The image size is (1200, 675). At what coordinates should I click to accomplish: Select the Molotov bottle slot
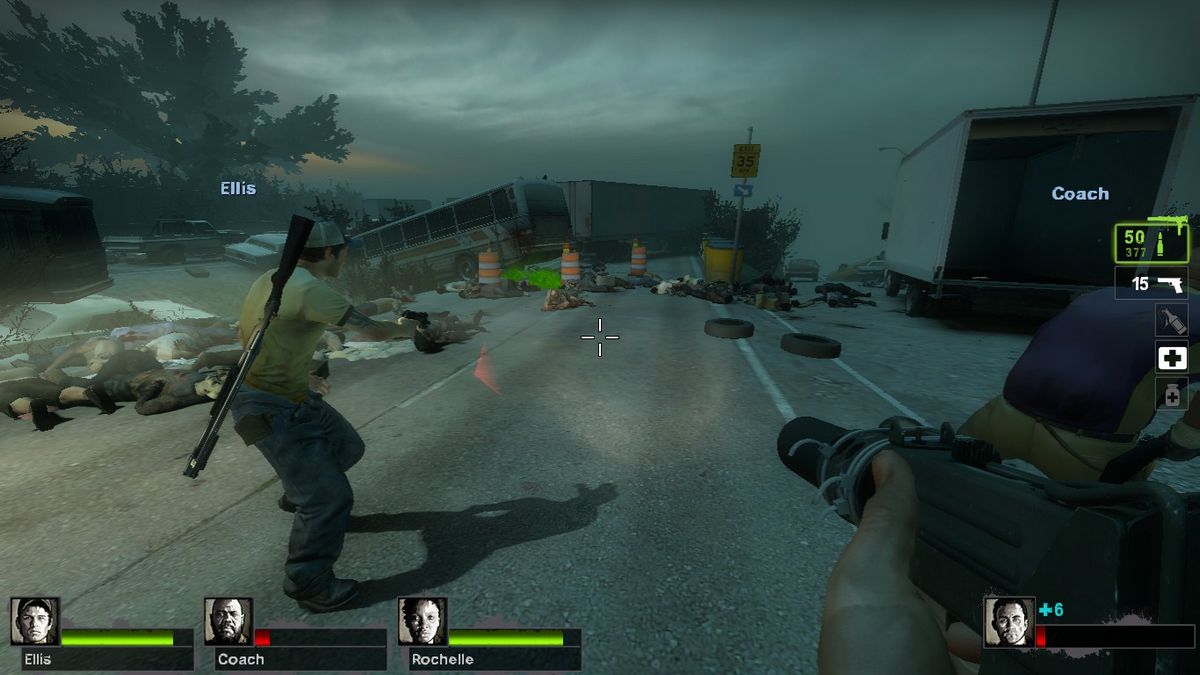point(1171,321)
